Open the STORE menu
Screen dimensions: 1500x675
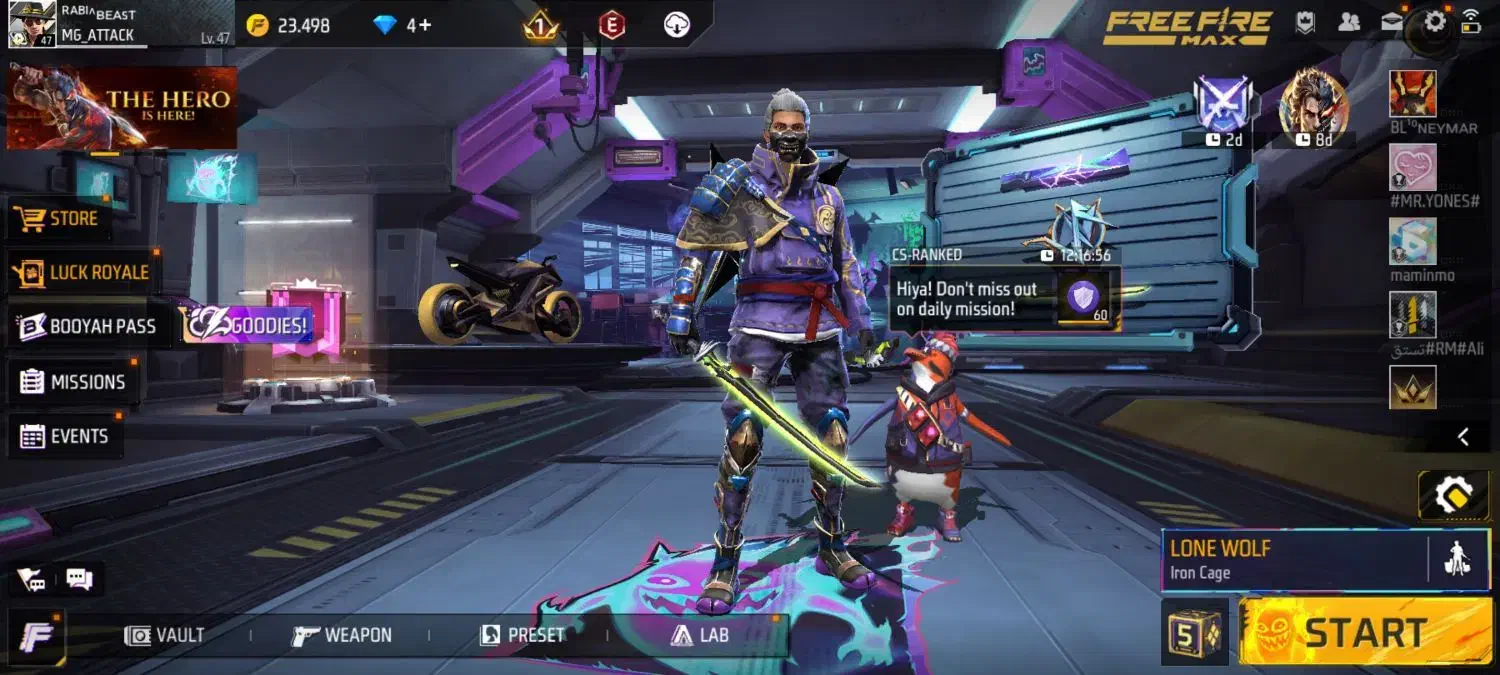(58, 218)
